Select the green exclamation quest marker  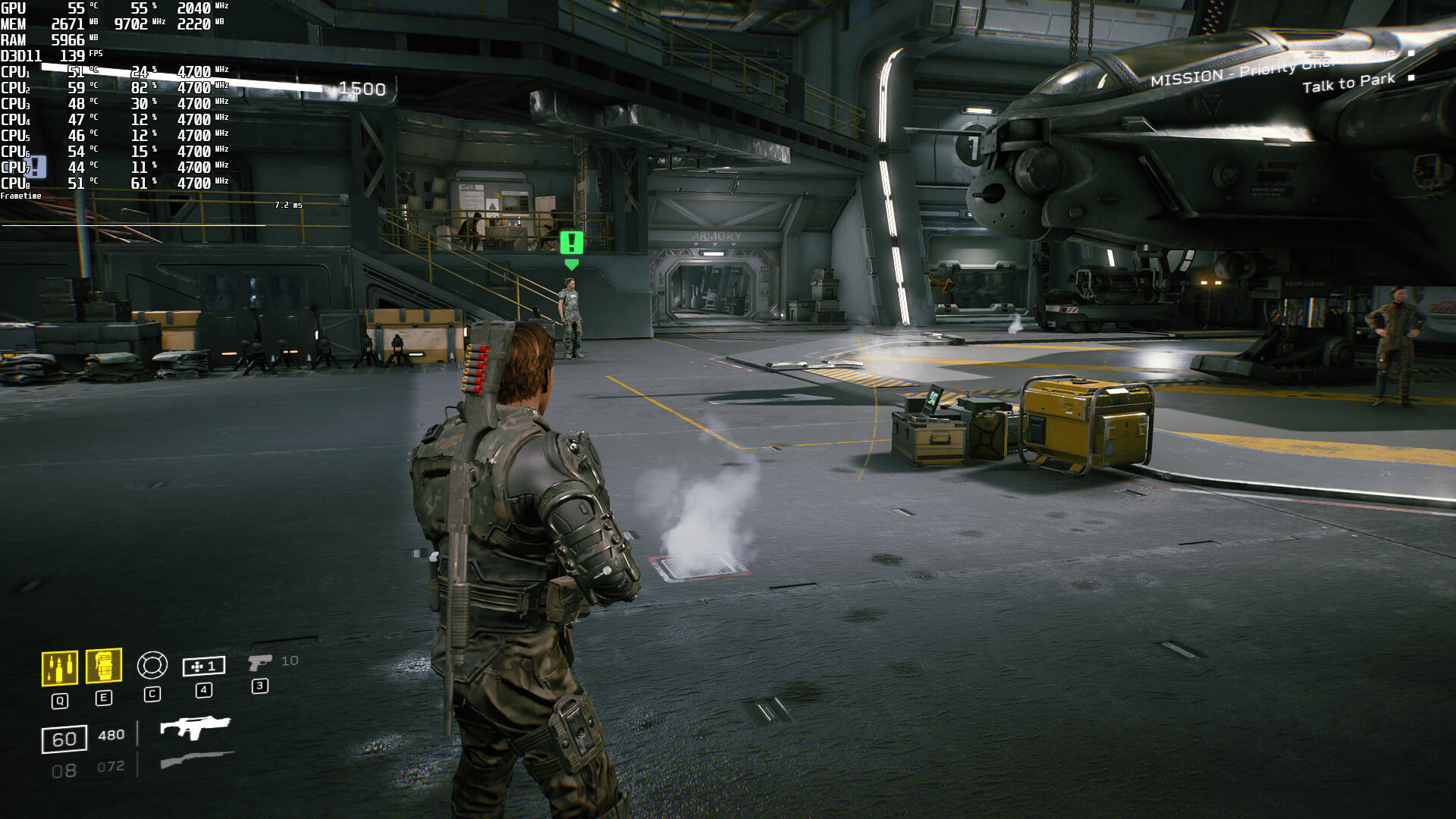pos(571,243)
